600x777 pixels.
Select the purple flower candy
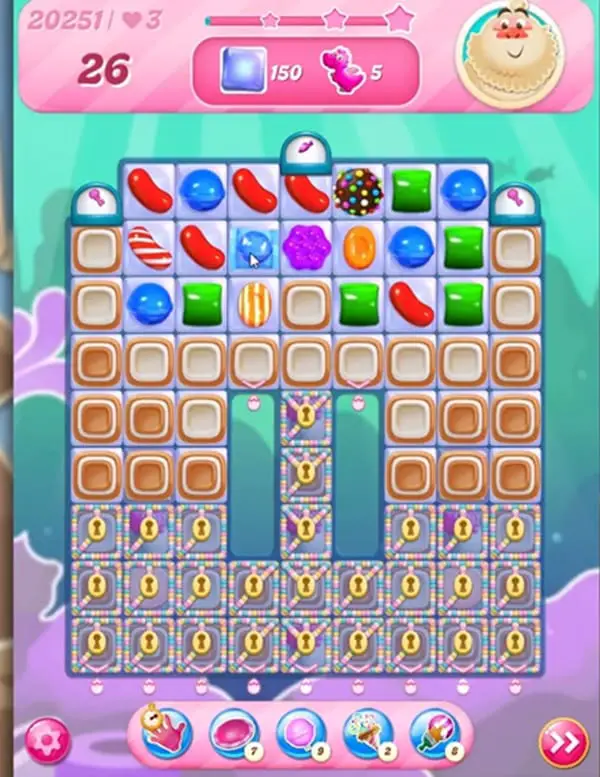point(306,246)
